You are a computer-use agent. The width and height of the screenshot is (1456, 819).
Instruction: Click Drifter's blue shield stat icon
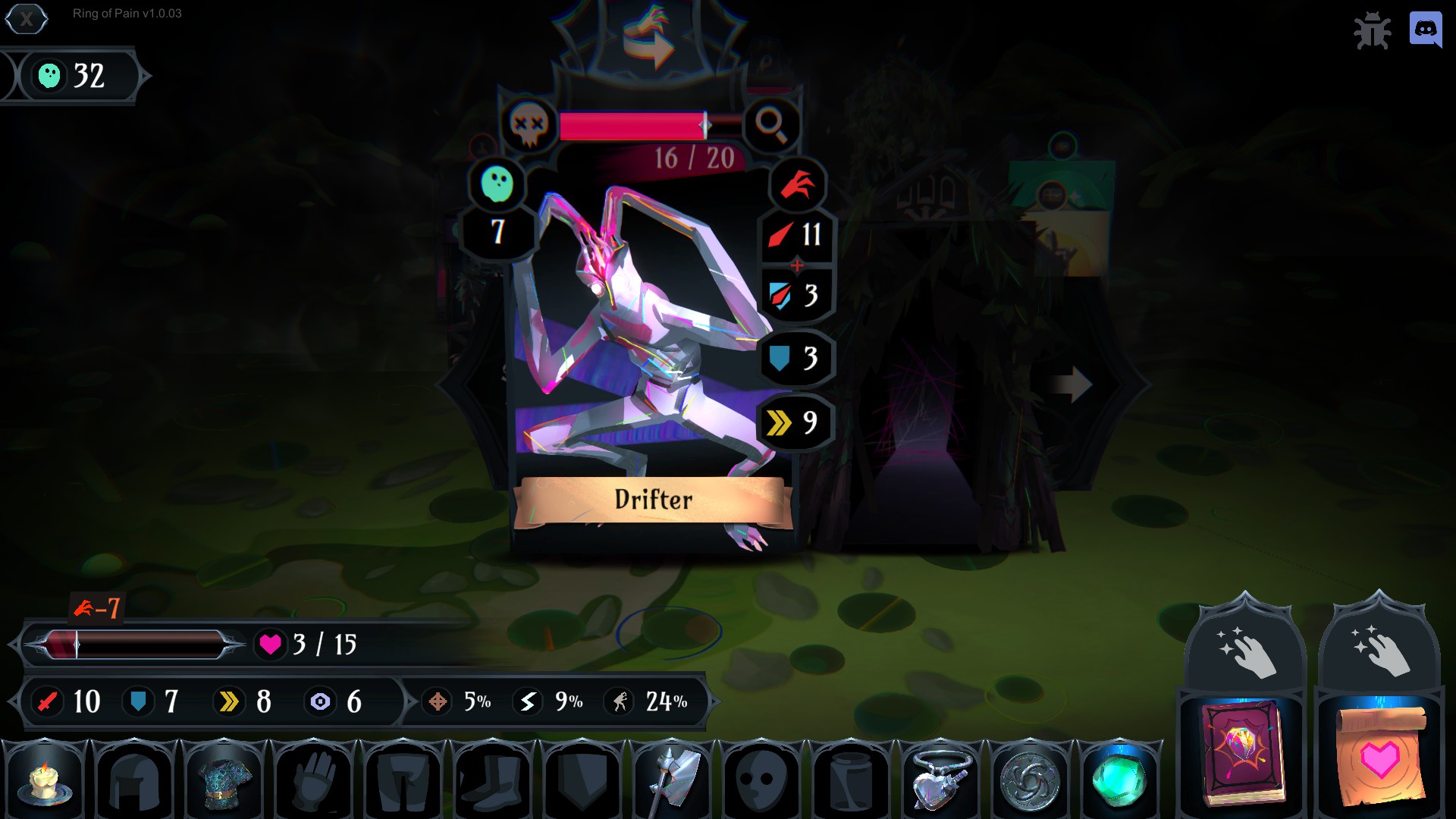(779, 358)
